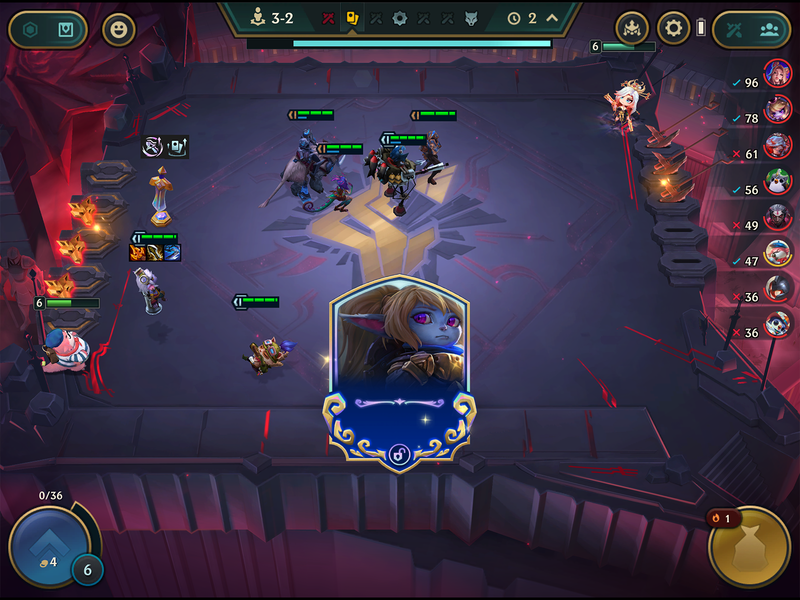
Task: View the player with 96 health
Action: coord(777,73)
